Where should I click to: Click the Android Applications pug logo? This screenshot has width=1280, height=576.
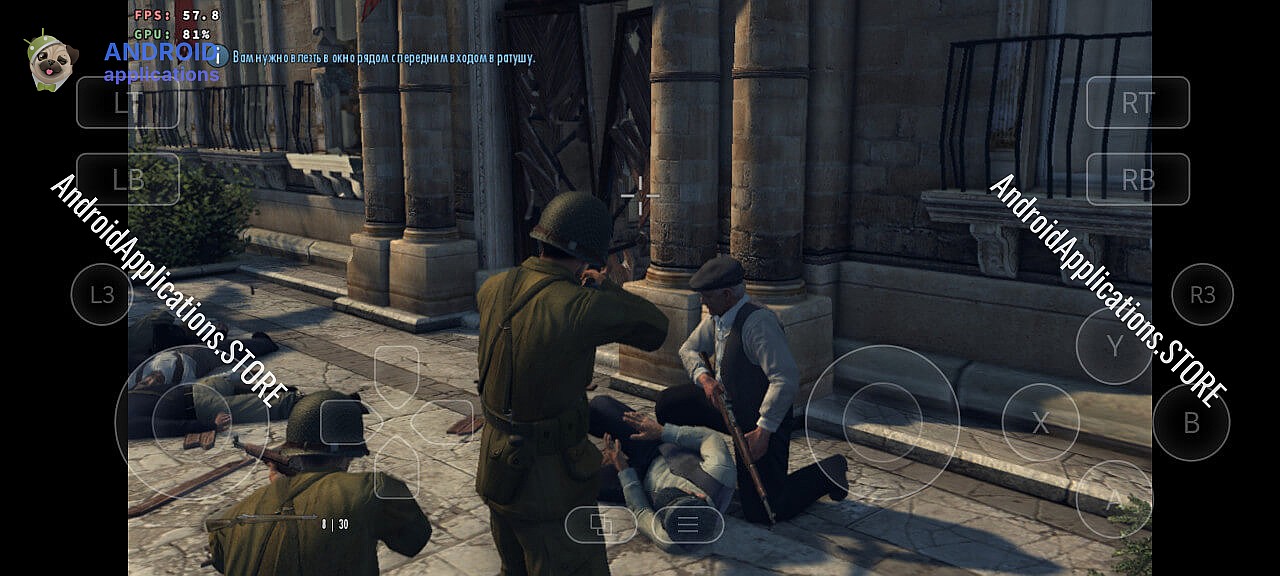(52, 62)
